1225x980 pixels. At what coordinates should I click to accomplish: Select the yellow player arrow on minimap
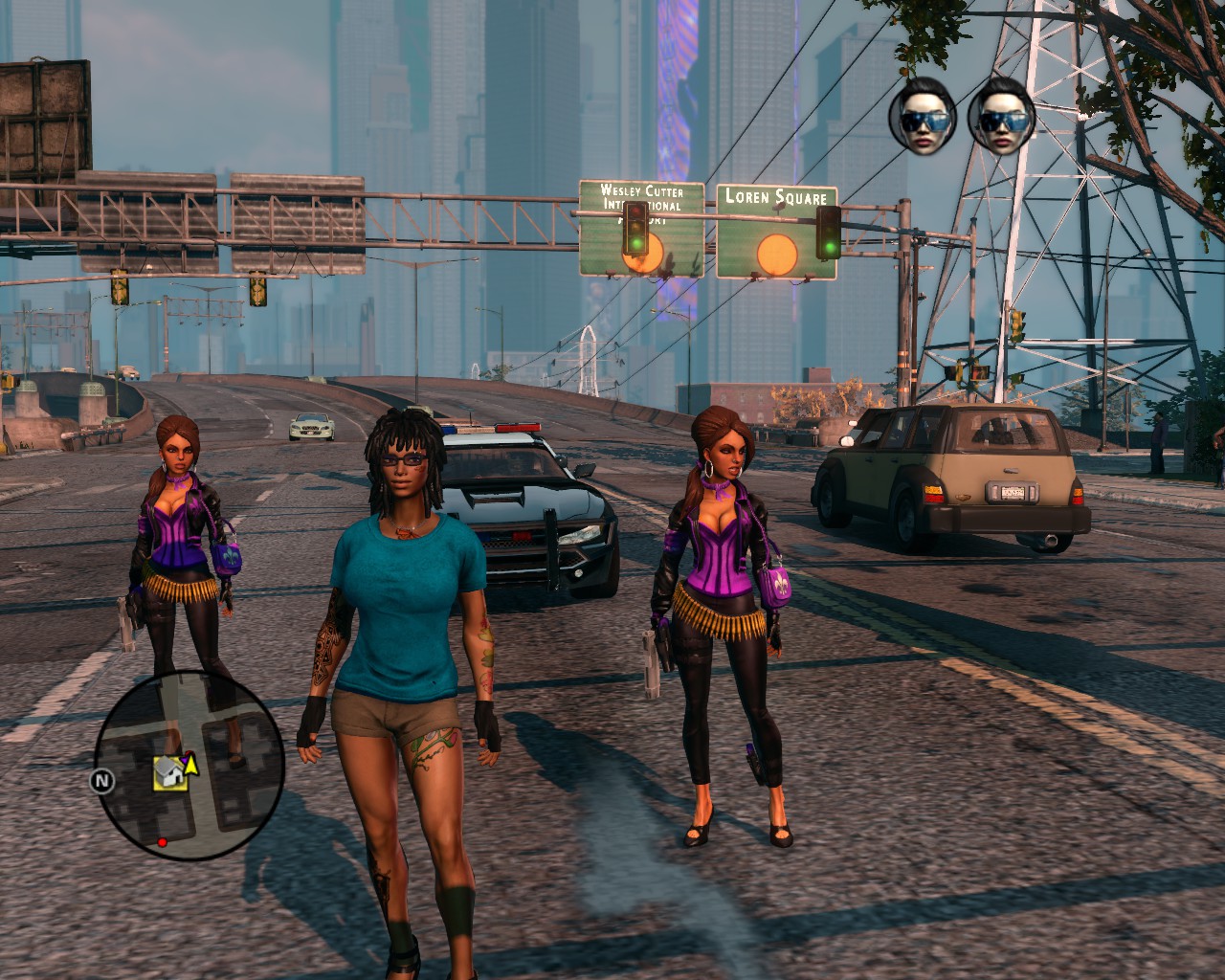coord(190,763)
